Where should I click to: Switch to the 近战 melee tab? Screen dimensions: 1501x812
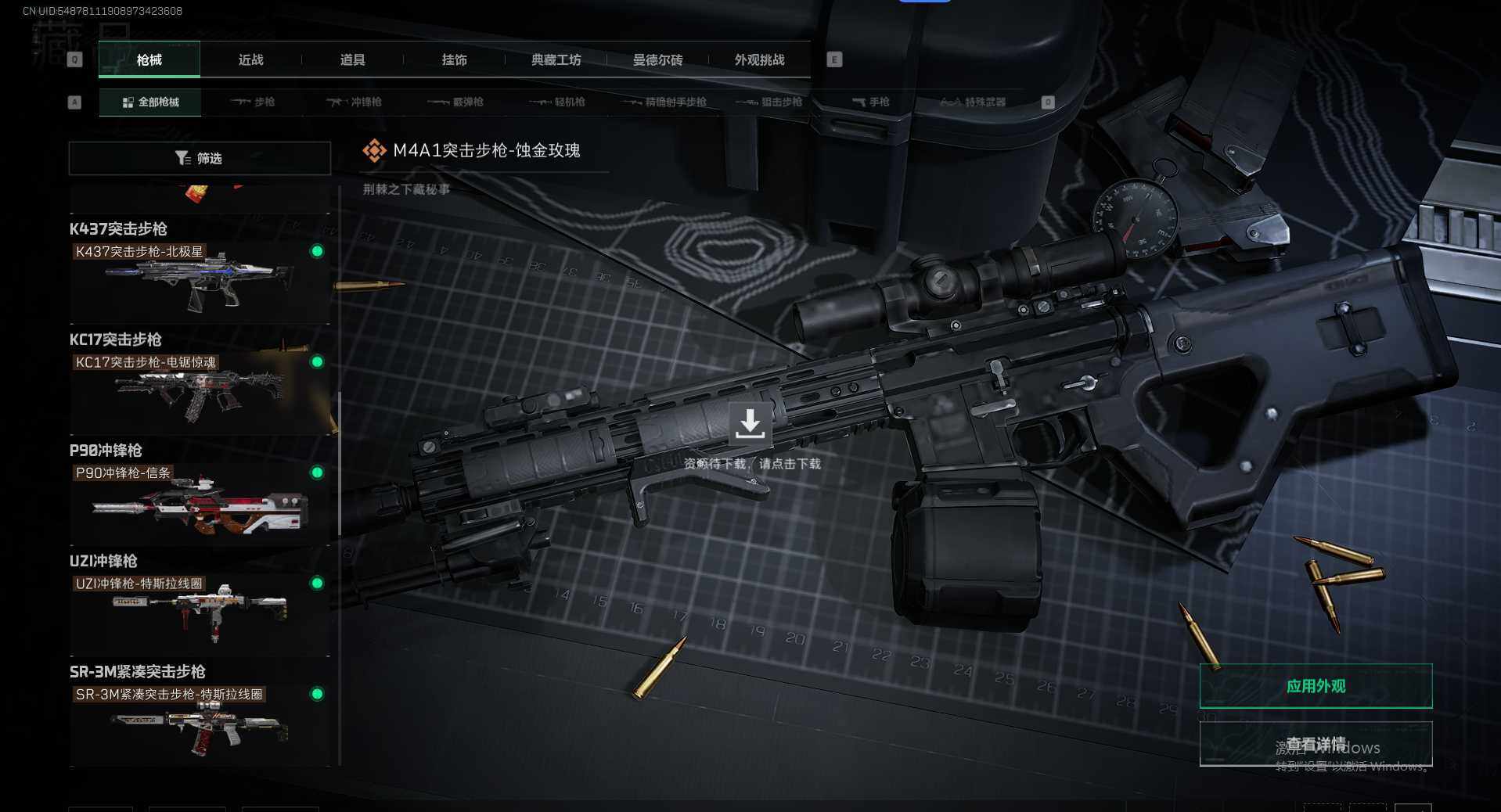(250, 60)
